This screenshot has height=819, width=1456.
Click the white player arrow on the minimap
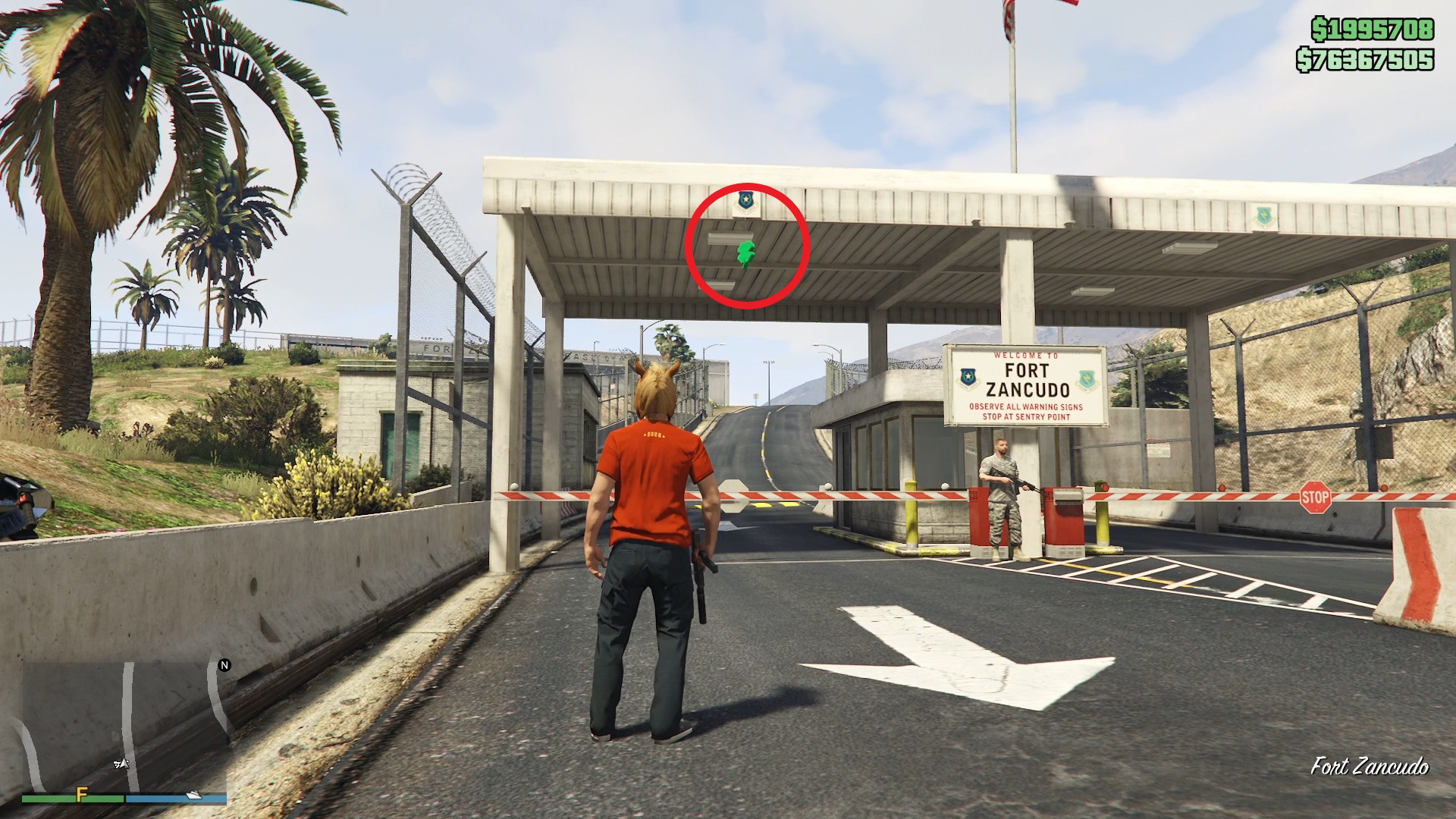[123, 764]
